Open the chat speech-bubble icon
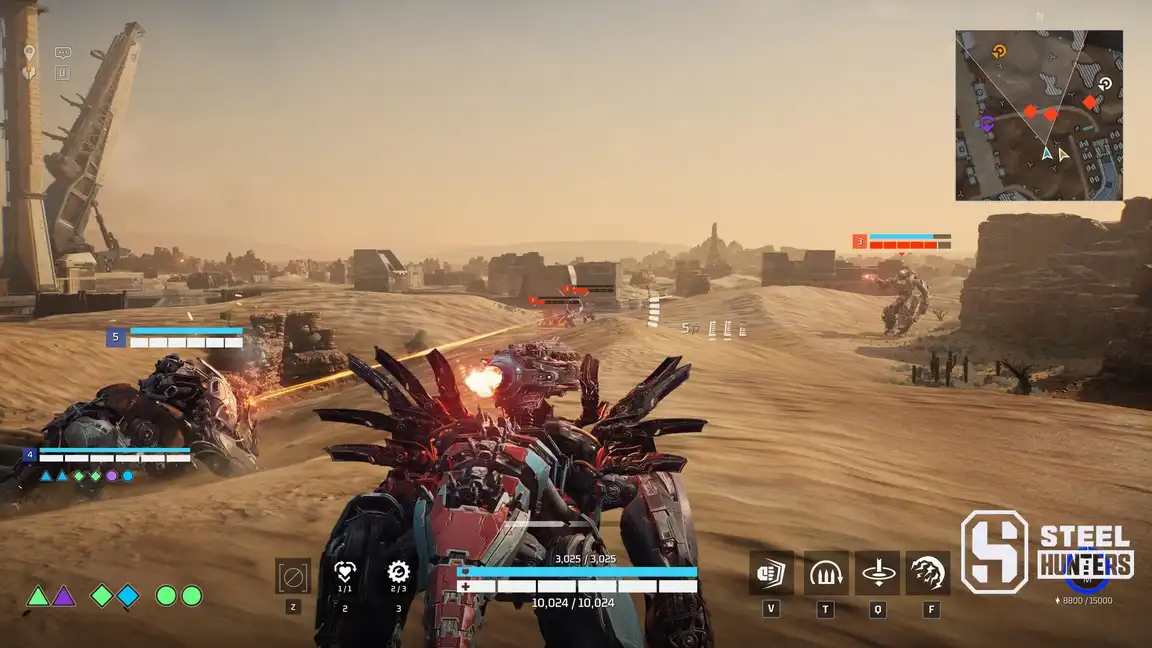1152x648 pixels. (63, 53)
